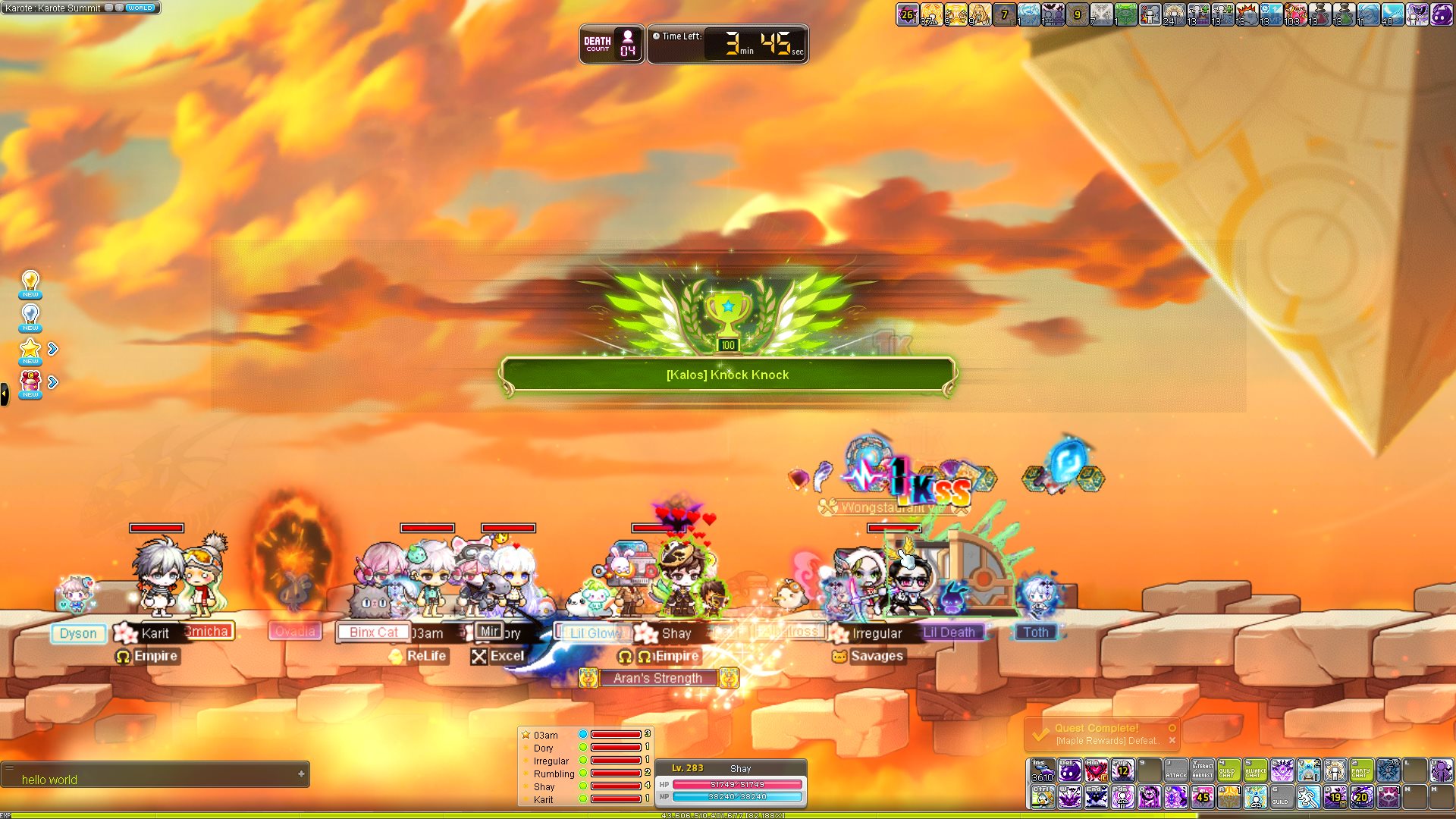Use the potion in the Ins quickslot
The image size is (1456, 819).
click(1043, 770)
